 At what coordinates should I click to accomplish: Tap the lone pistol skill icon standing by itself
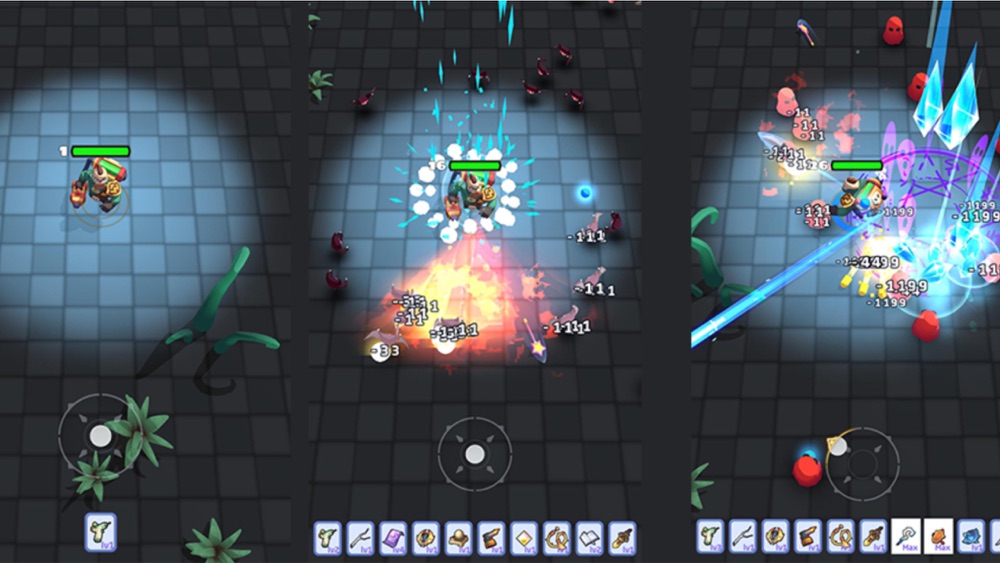[100, 531]
